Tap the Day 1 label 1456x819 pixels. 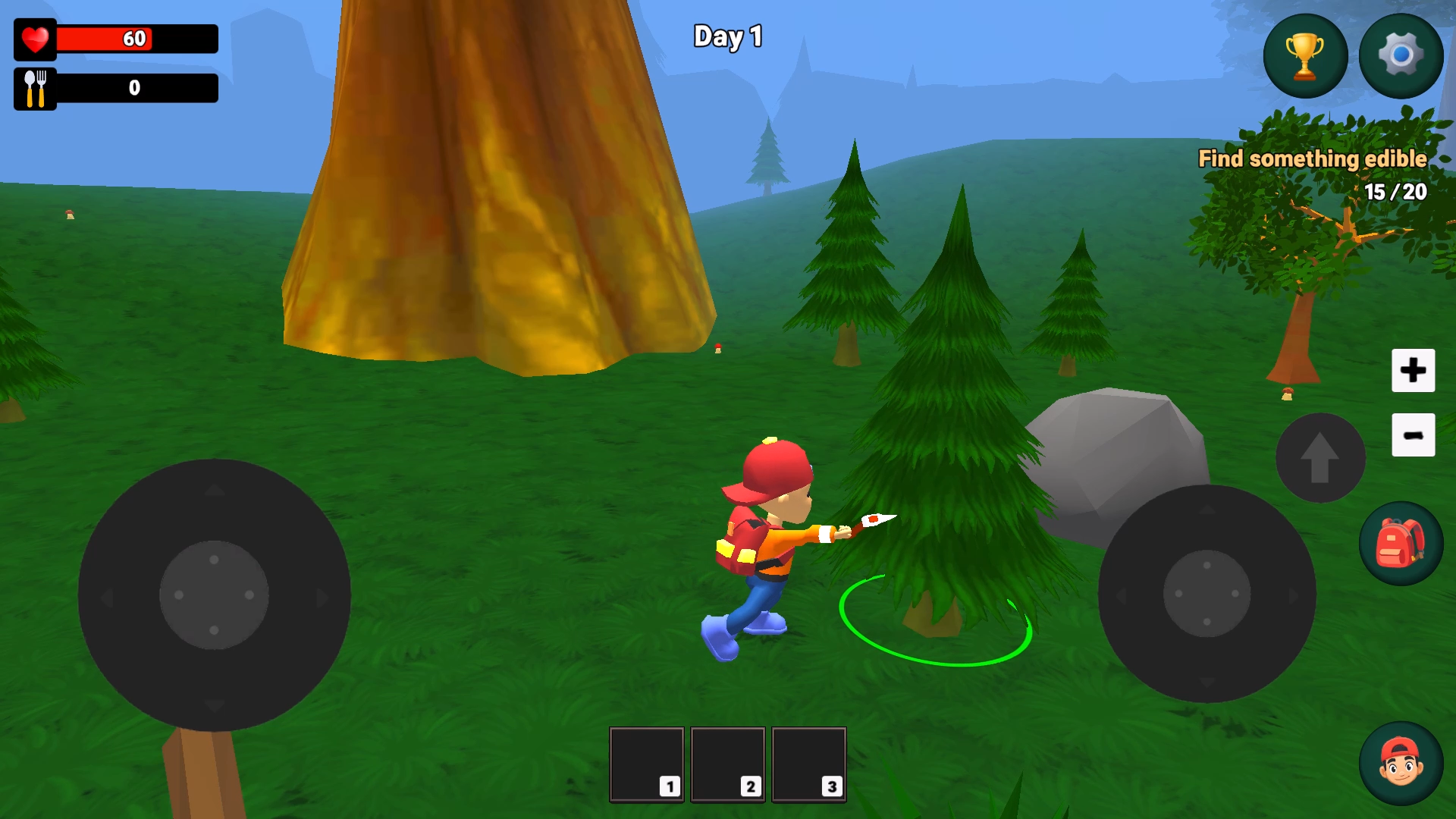726,36
